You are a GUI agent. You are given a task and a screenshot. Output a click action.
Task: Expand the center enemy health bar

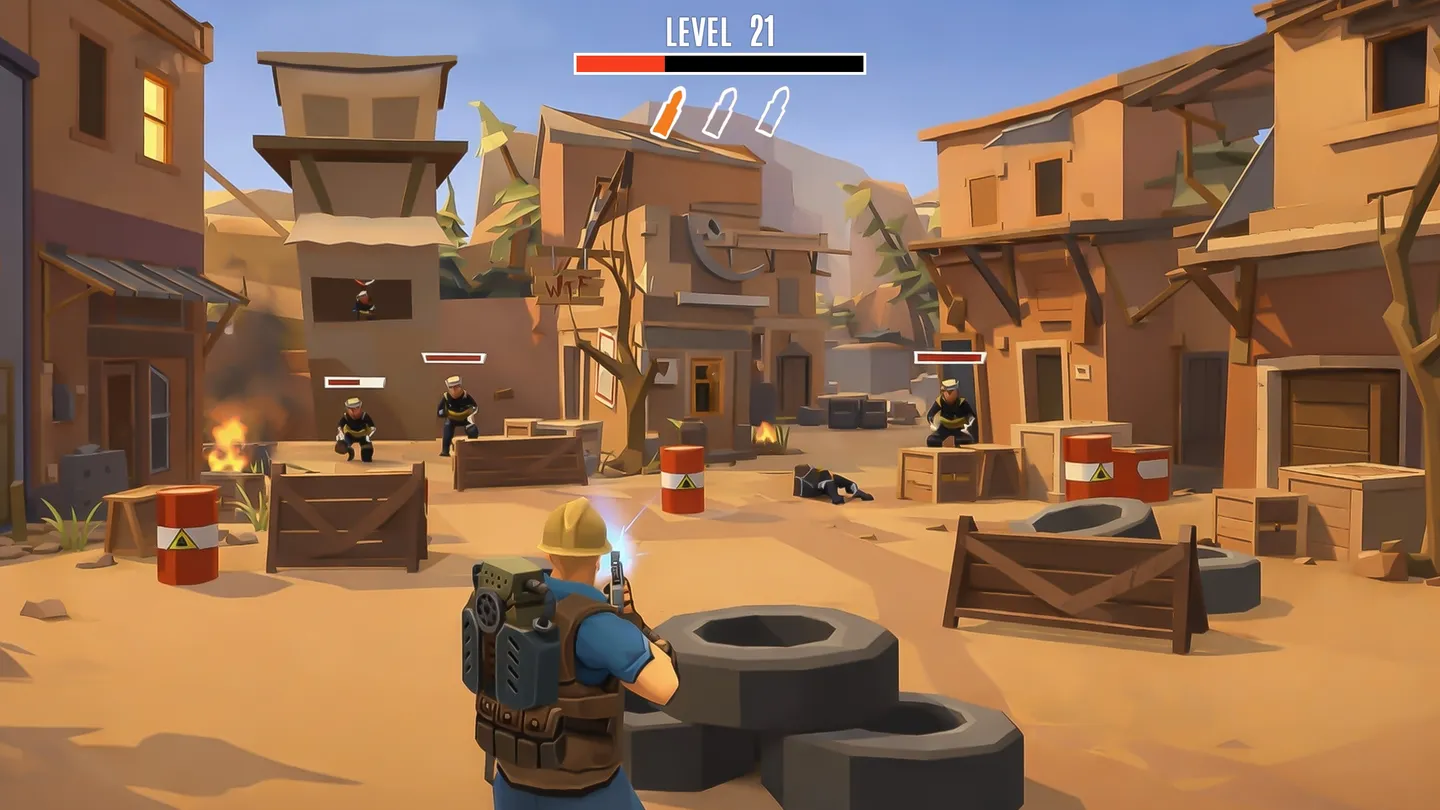tap(452, 356)
